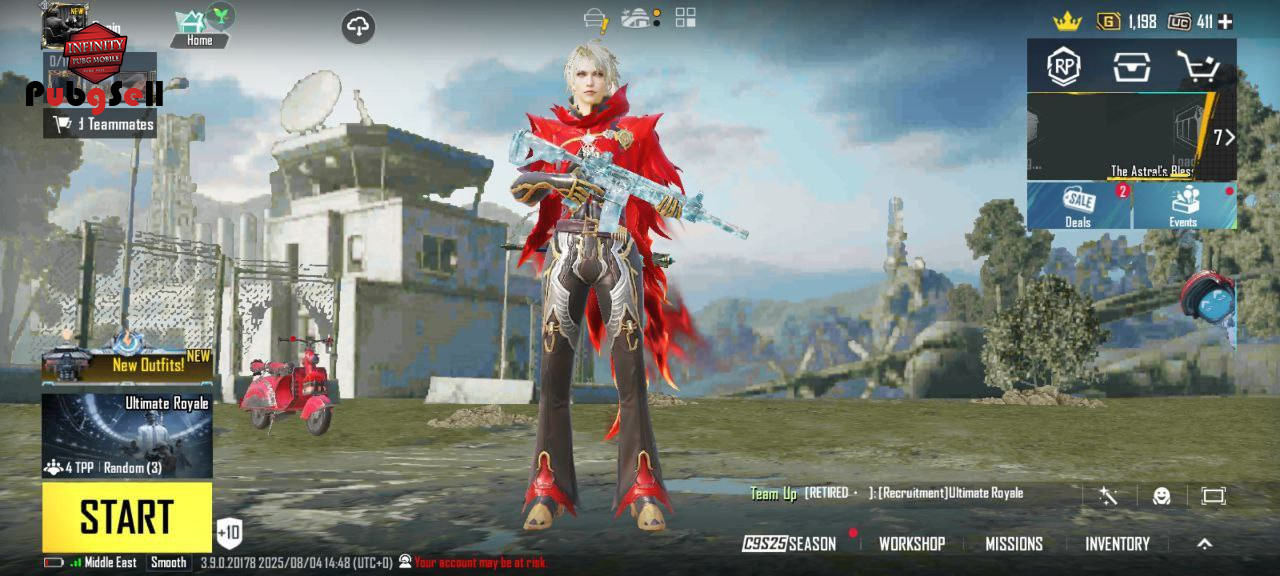Click the plus button to add UC
Image resolution: width=1280 pixels, height=576 pixels.
click(1225, 21)
